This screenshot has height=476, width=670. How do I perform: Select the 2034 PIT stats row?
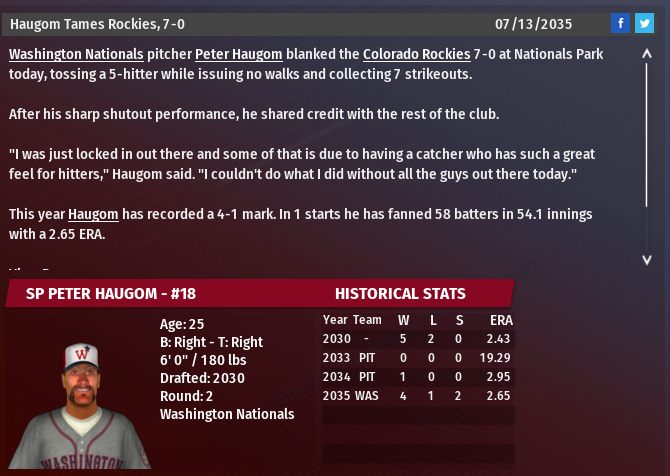pos(418,376)
